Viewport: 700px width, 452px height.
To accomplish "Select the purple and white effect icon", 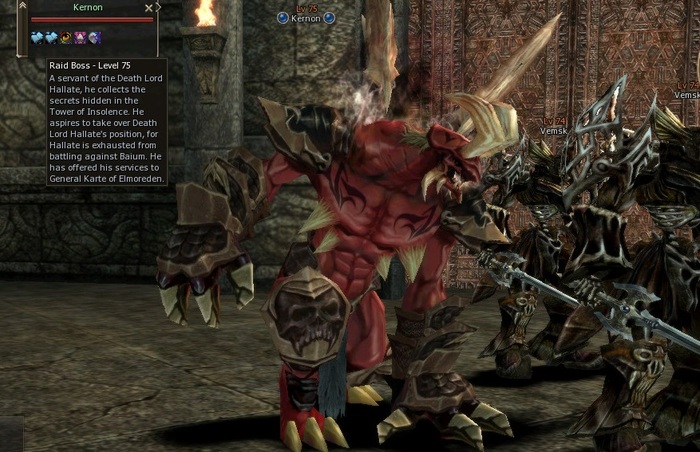I will (95, 38).
